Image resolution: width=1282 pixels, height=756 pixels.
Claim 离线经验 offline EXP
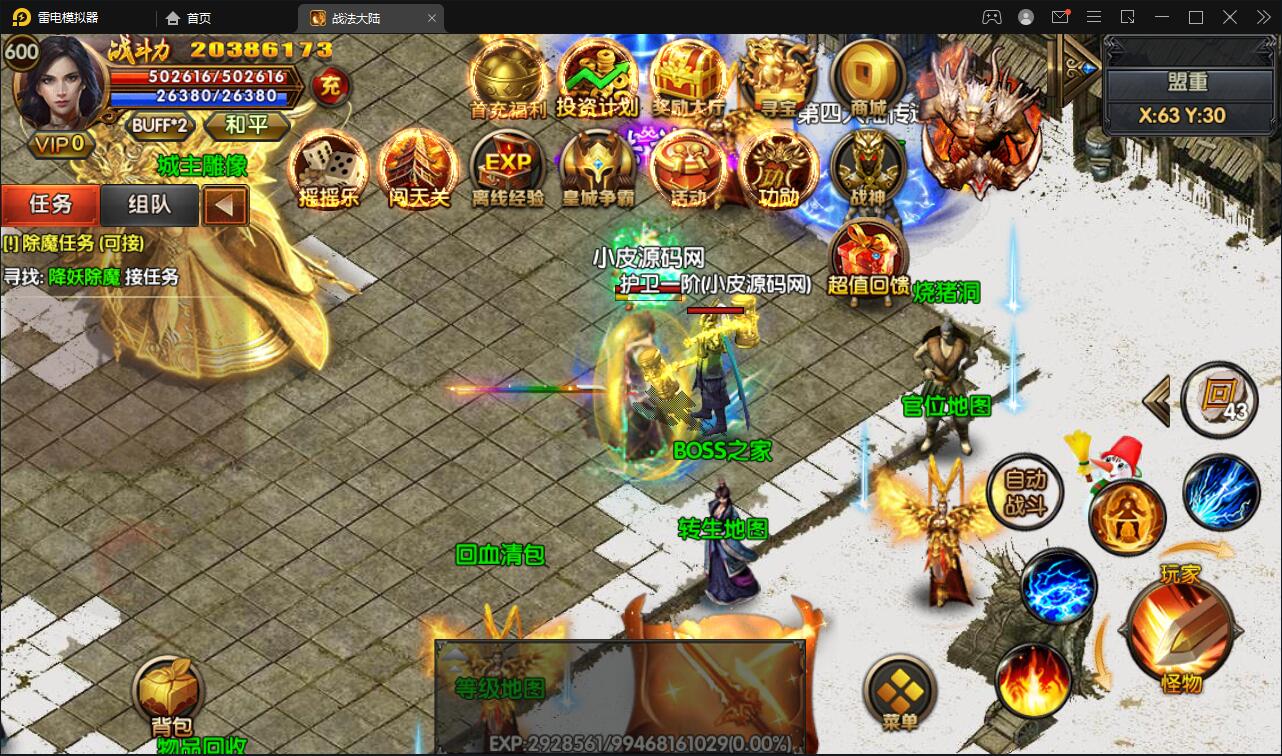coord(508,168)
